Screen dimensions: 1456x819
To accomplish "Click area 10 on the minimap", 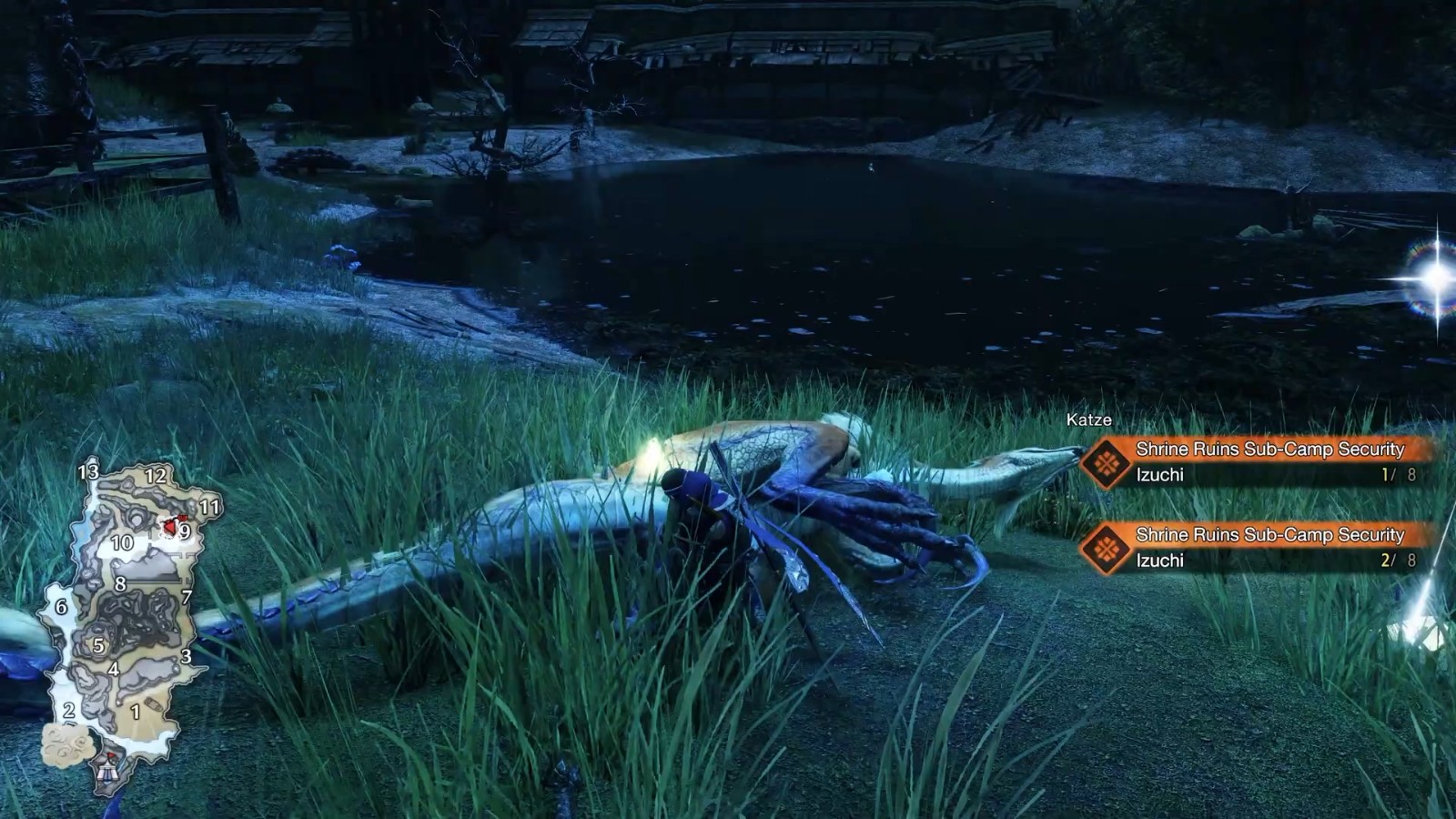I will pos(122,543).
